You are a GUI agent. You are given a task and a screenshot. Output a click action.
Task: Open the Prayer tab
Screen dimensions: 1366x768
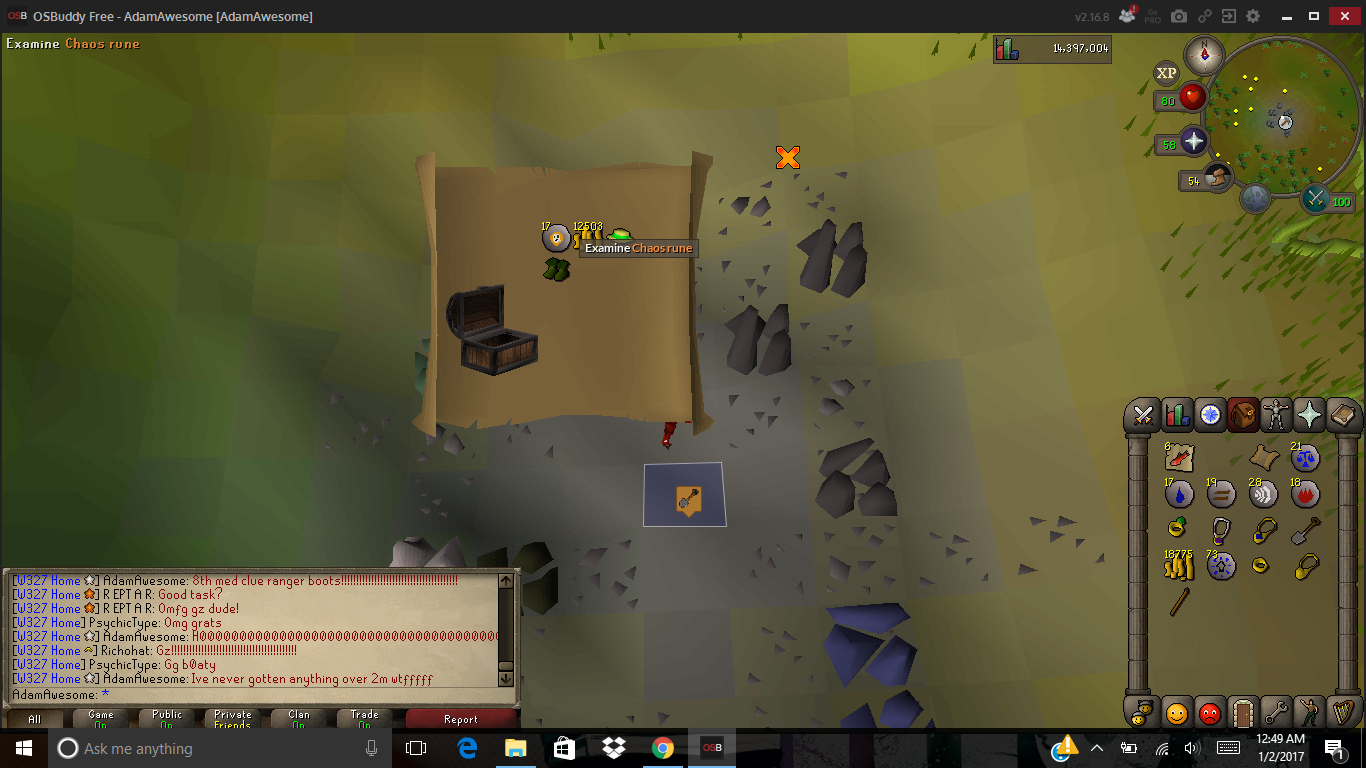(1309, 414)
